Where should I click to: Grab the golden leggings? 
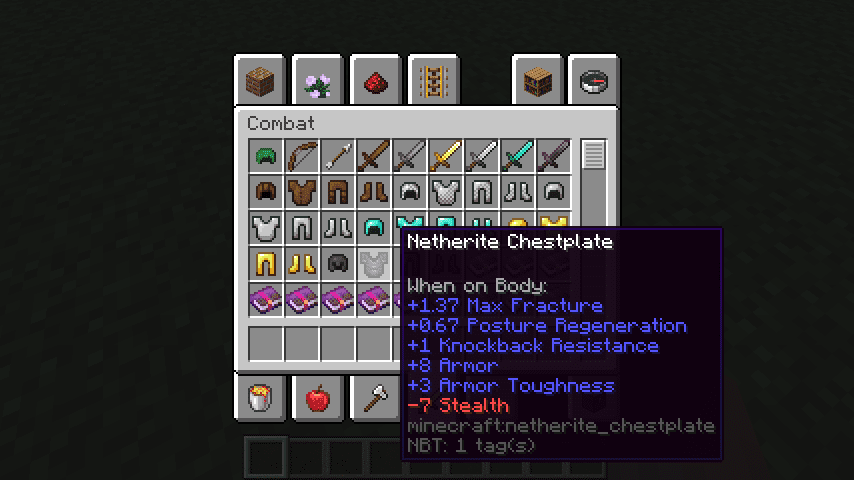[x=266, y=264]
